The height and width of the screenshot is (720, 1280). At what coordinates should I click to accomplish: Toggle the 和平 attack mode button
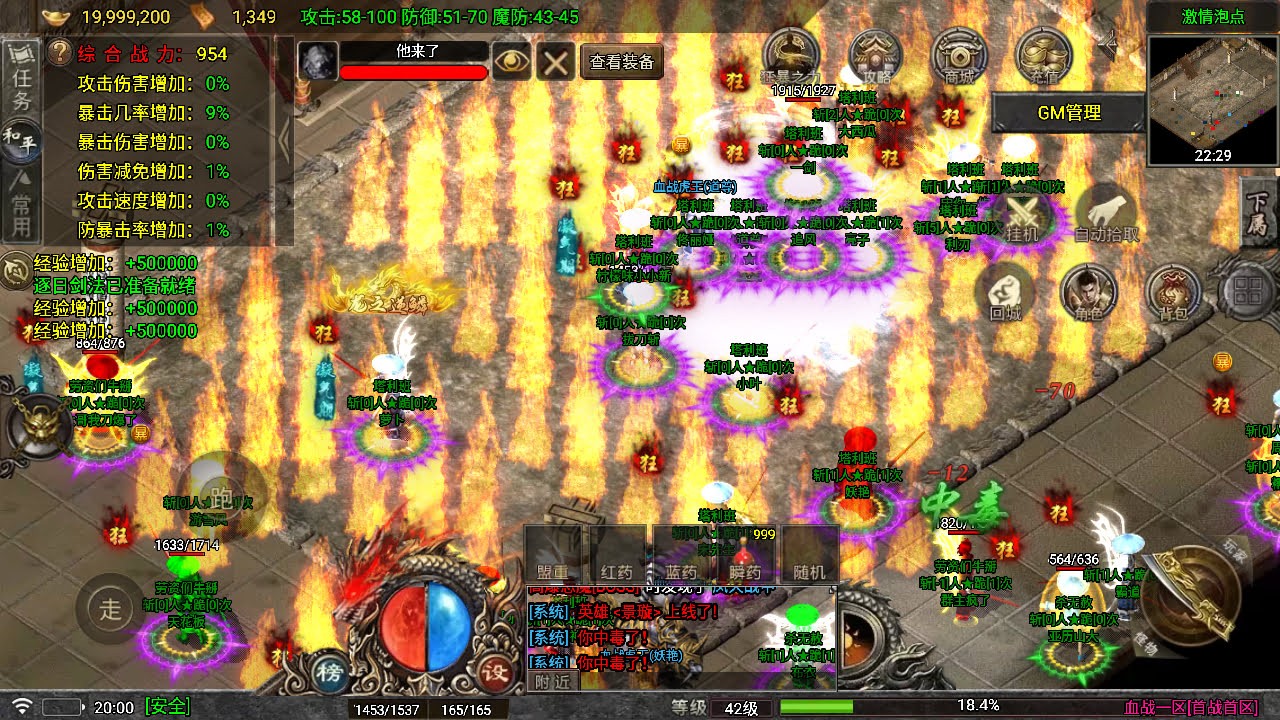click(x=21, y=139)
